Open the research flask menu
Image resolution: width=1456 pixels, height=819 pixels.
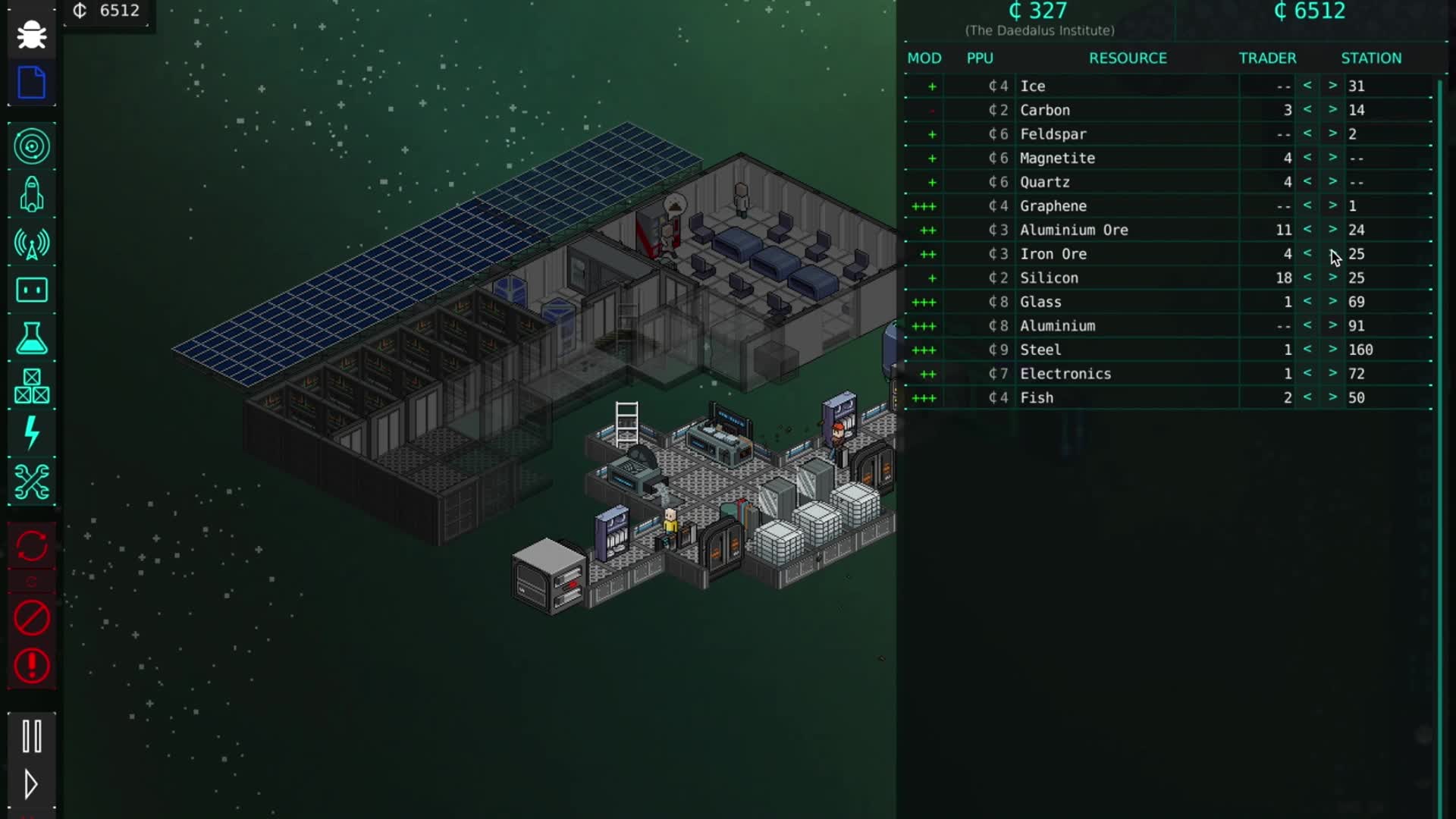tap(31, 339)
